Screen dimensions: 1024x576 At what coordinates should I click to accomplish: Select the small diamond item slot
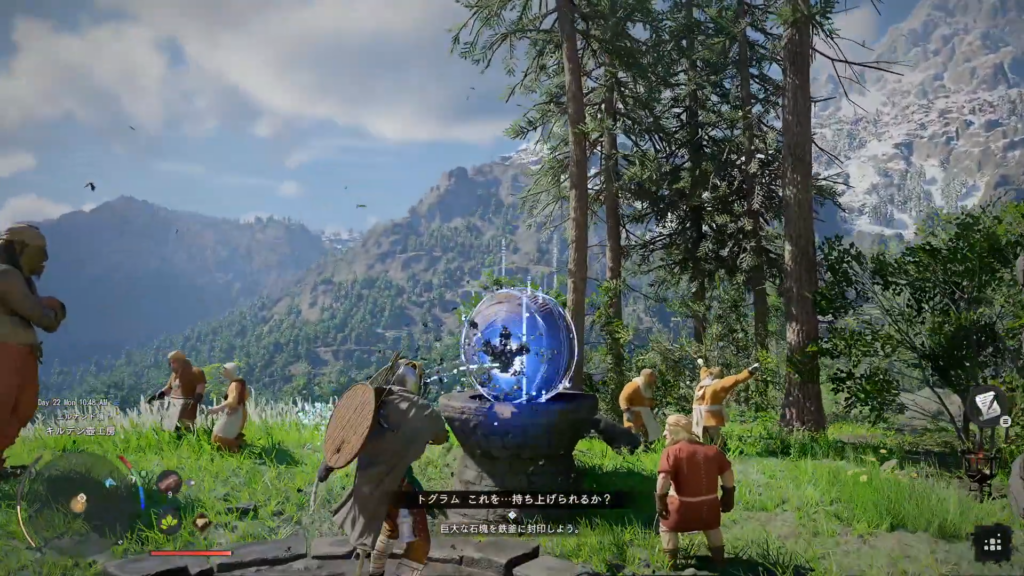pyautogui.click(x=202, y=522)
